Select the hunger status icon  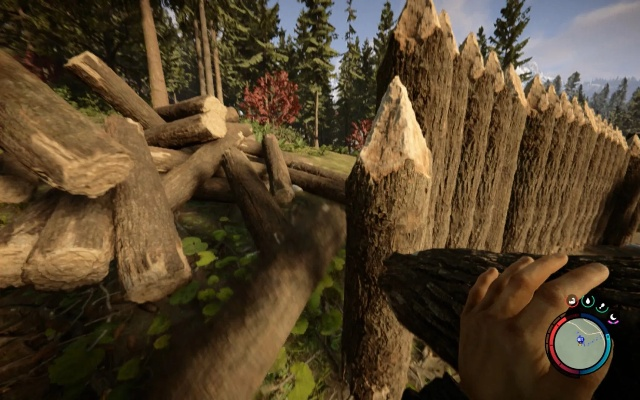click(602, 307)
